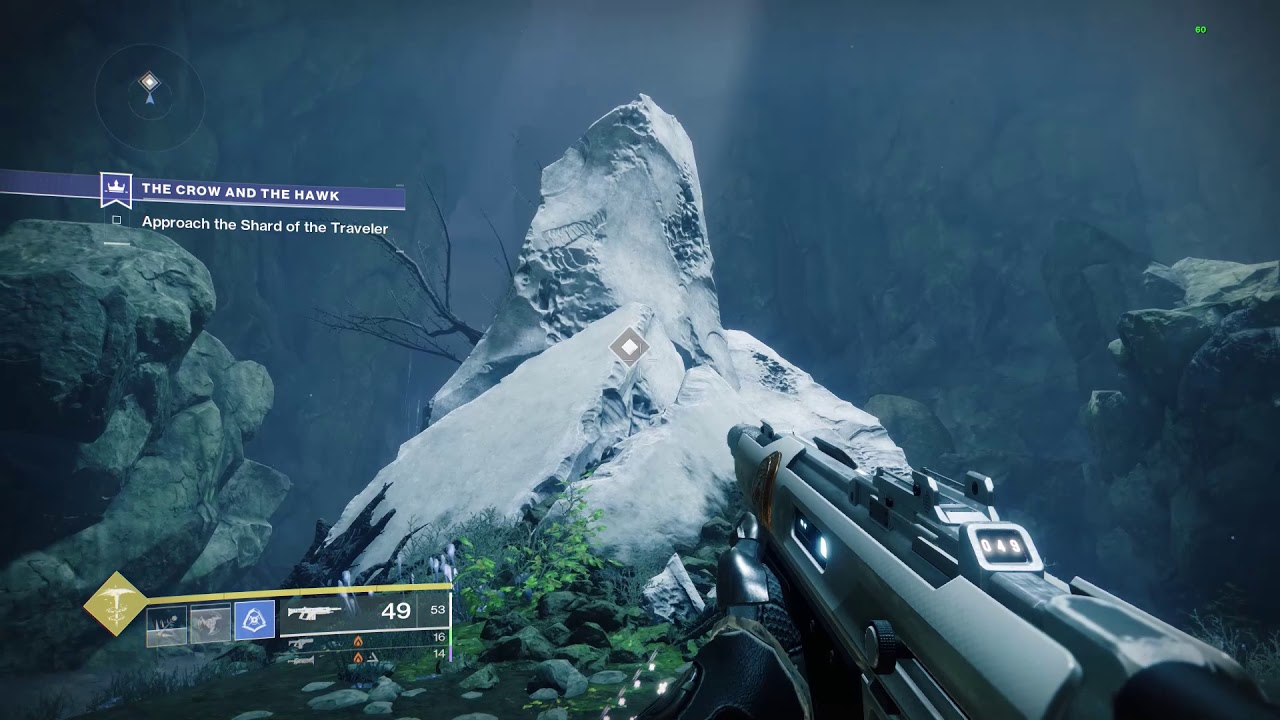Click the crown quest banner icon

117,189
